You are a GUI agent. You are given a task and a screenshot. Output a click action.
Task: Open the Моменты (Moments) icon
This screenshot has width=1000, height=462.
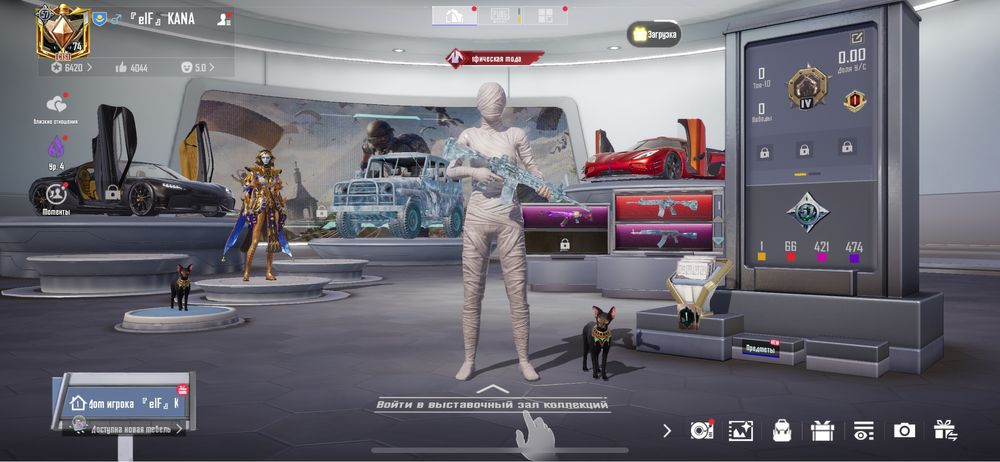tap(56, 194)
